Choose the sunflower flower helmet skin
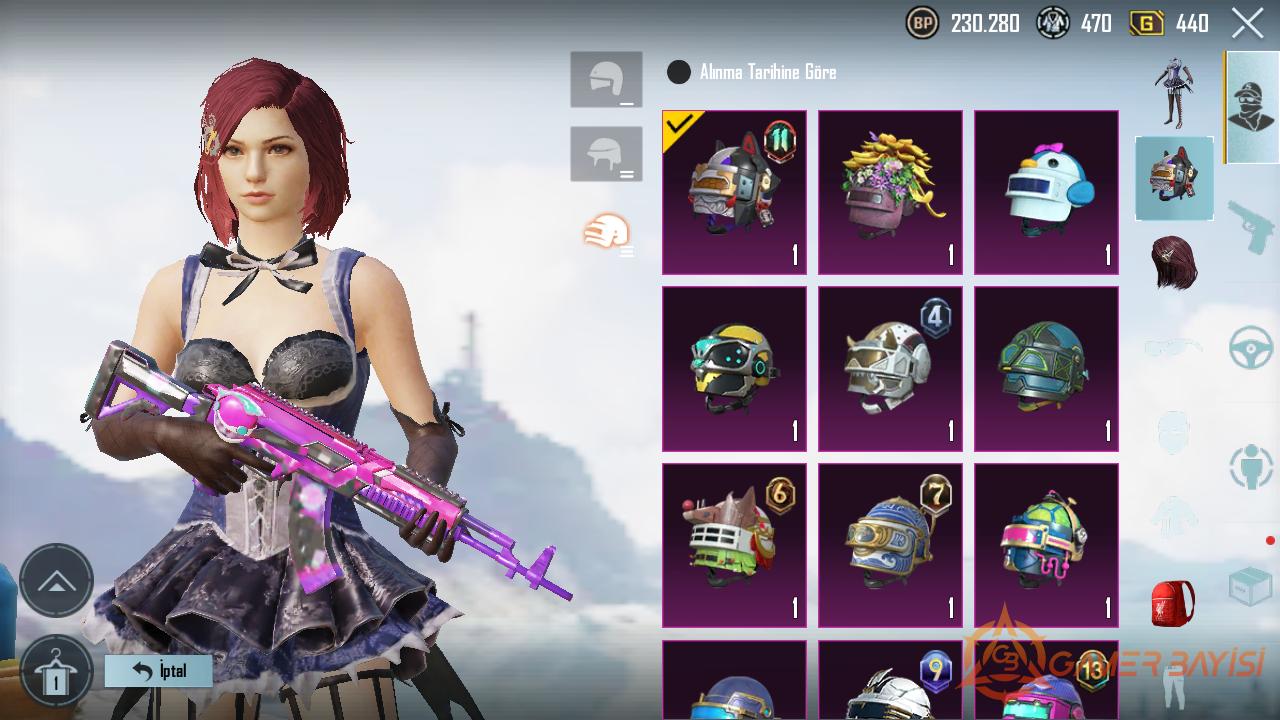The height and width of the screenshot is (720, 1280). (890, 192)
